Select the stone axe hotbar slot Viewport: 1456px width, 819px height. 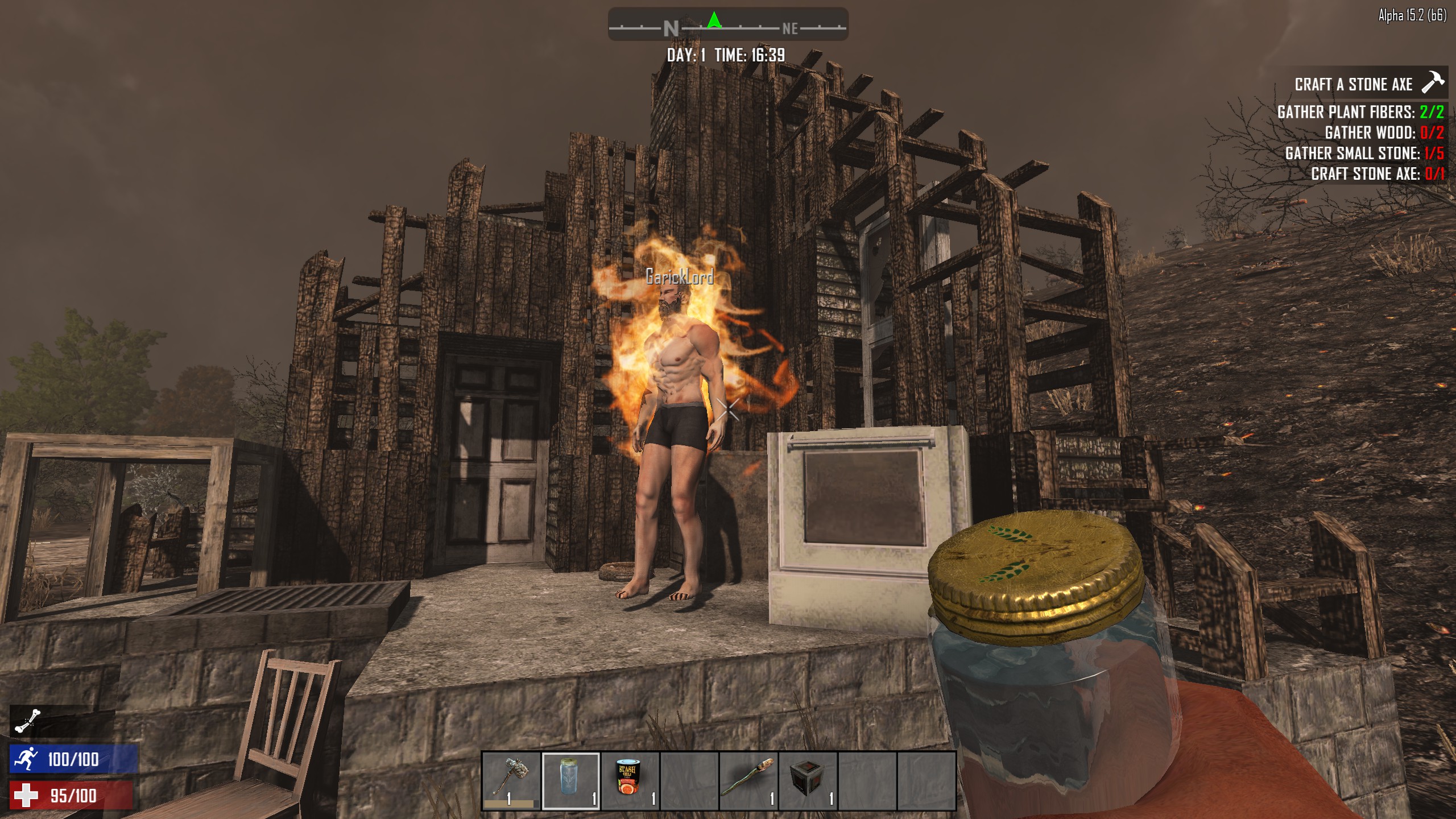[x=511, y=780]
